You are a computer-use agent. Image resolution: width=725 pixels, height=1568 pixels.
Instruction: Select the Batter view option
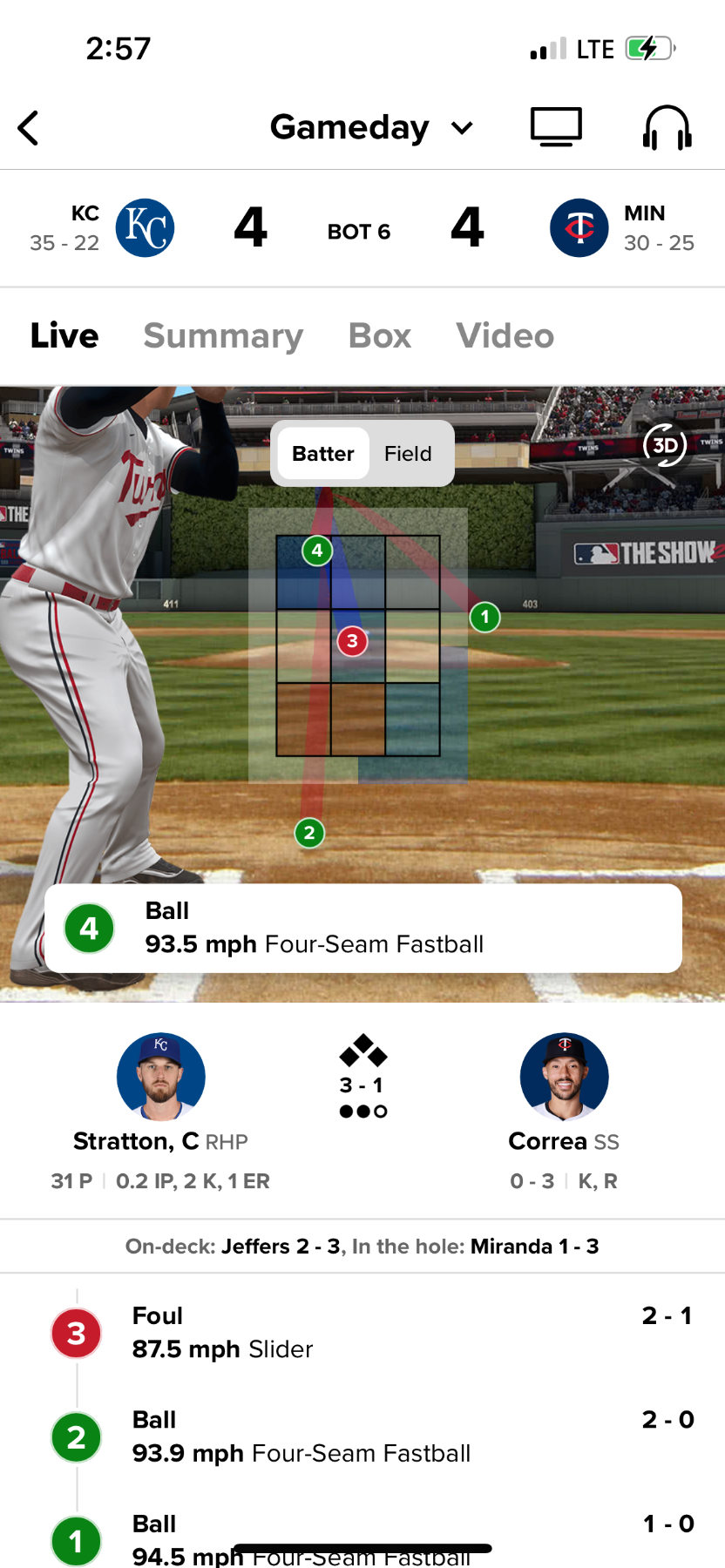click(322, 454)
